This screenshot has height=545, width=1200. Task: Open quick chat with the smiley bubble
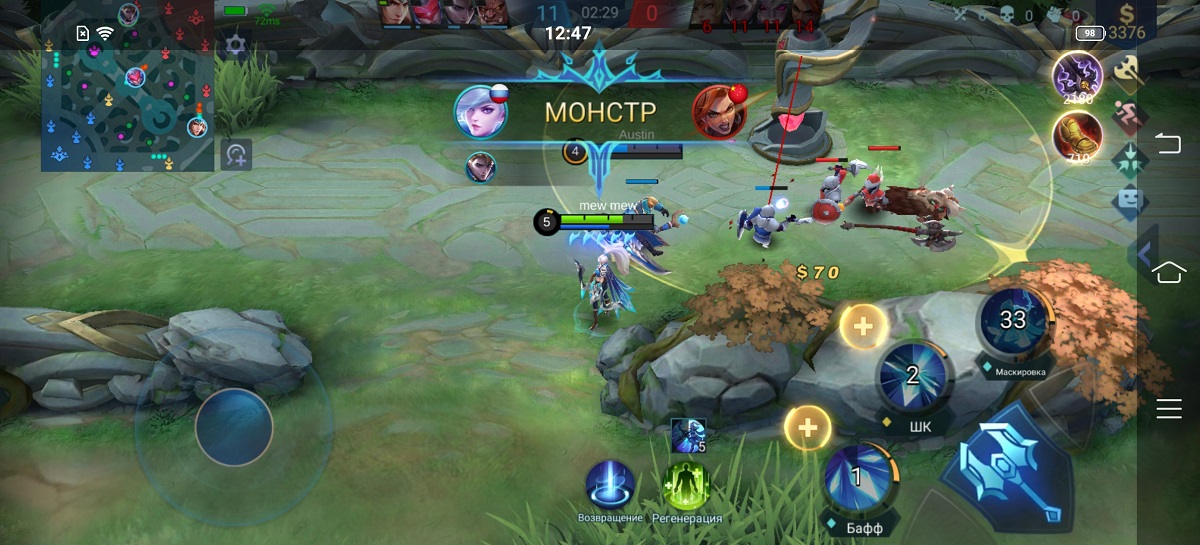(1127, 202)
